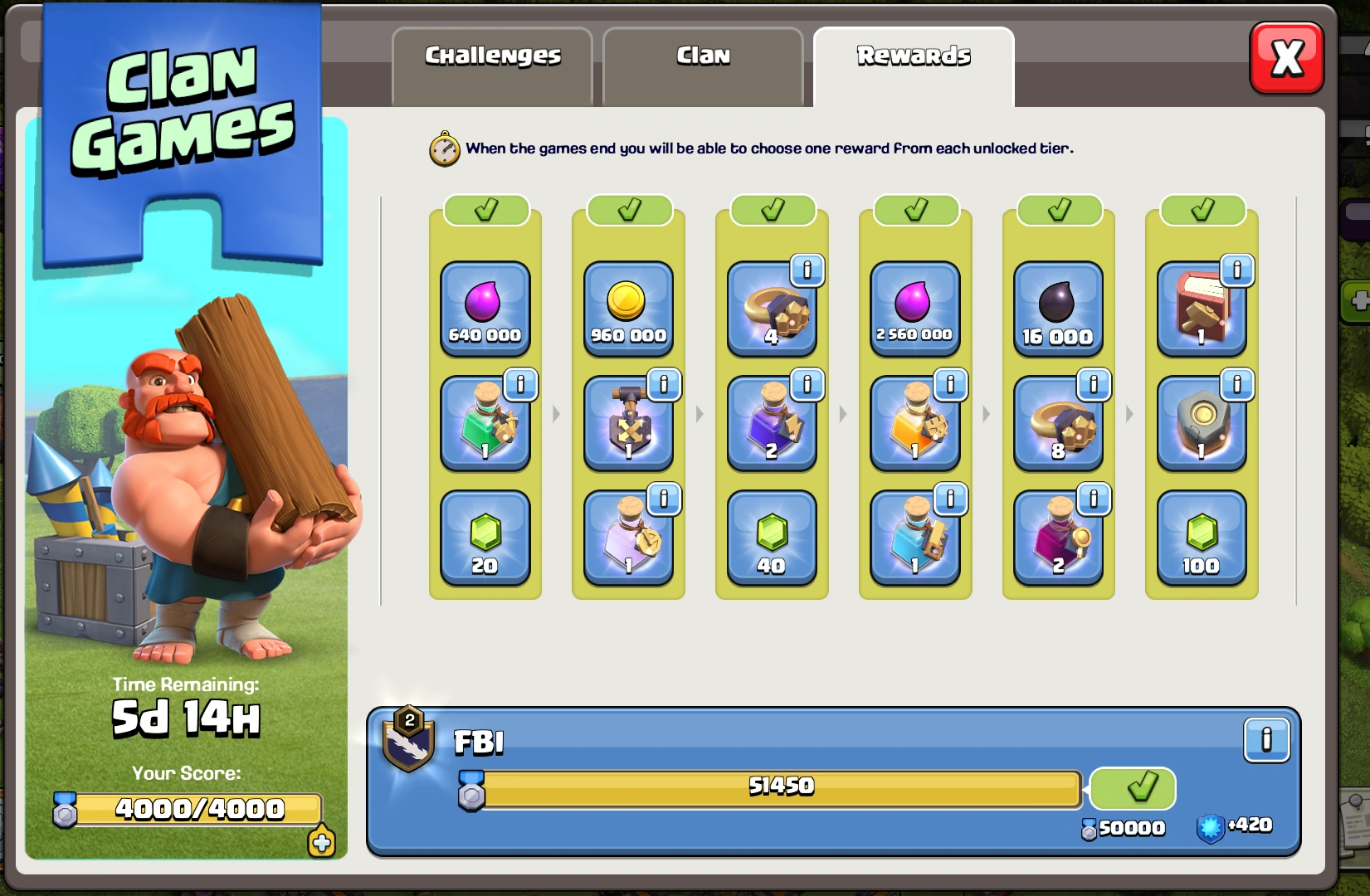Select the 960 000 gold reward
The image size is (1370, 896).
click(x=628, y=309)
